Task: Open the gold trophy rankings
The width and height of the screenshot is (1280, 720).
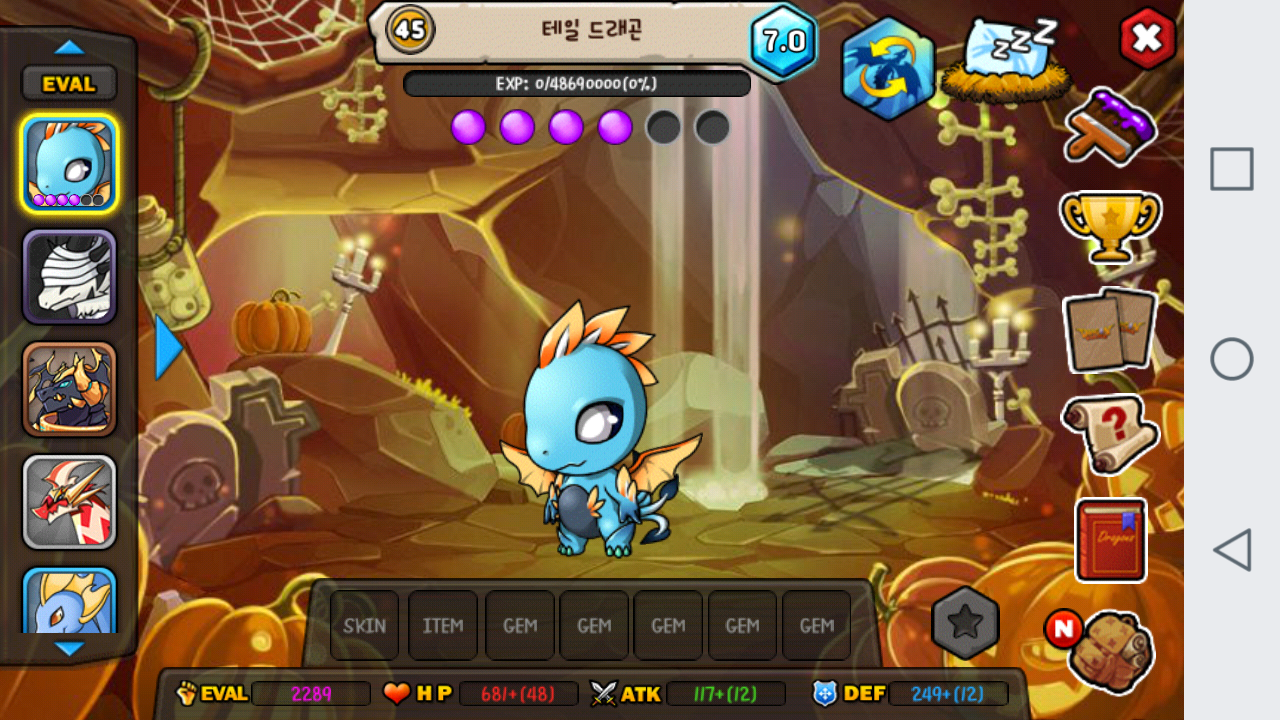Action: pyautogui.click(x=1110, y=225)
